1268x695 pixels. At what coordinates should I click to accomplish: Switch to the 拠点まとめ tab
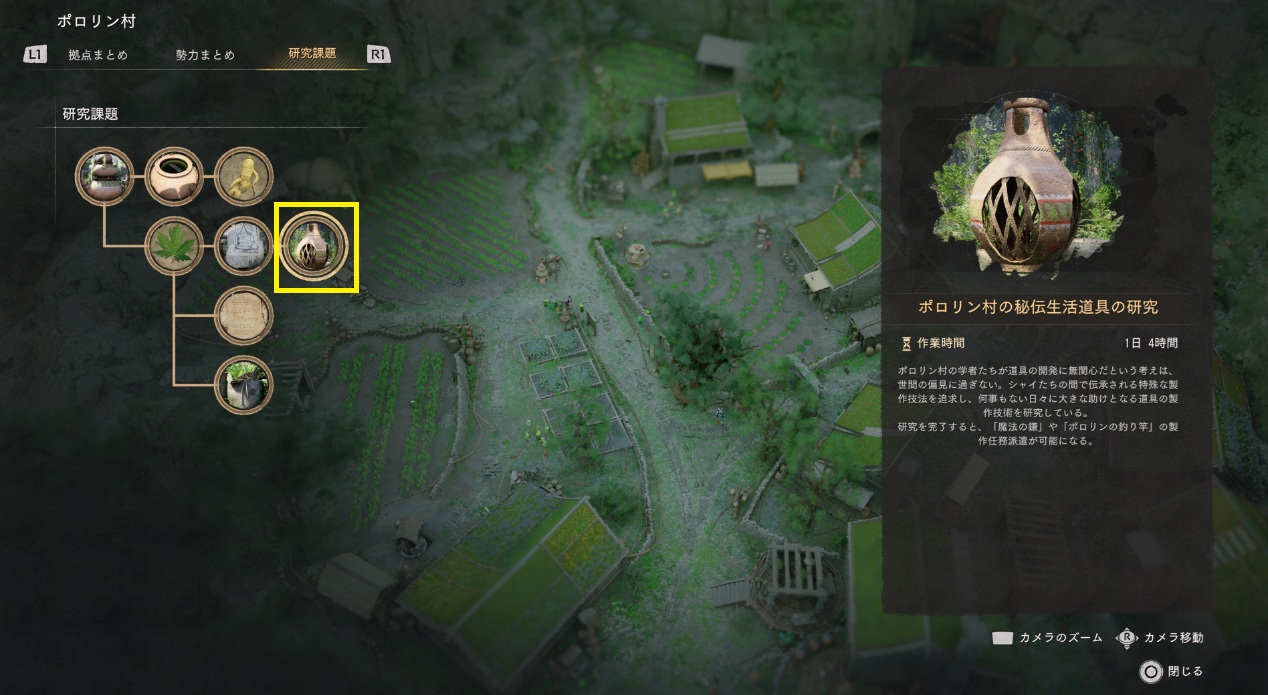point(98,55)
